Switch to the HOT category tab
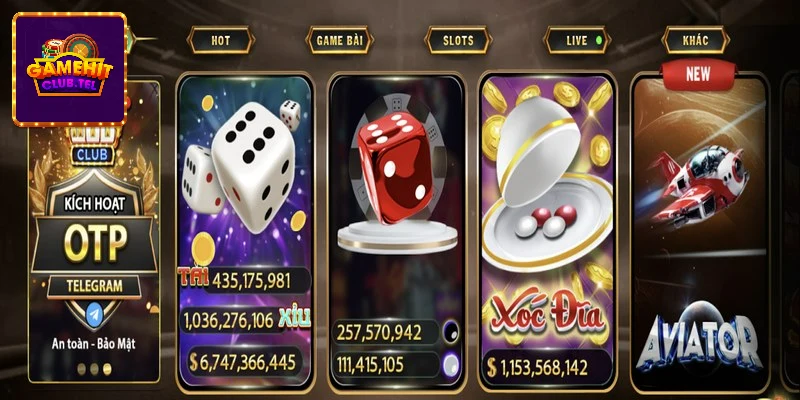 (x=220, y=41)
